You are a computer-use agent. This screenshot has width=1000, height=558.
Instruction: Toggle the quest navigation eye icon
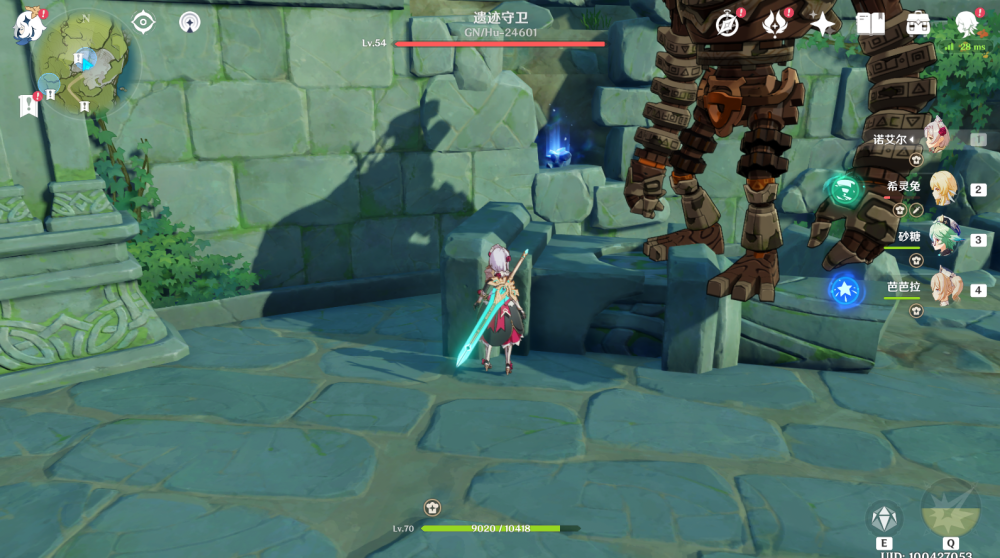(x=143, y=22)
